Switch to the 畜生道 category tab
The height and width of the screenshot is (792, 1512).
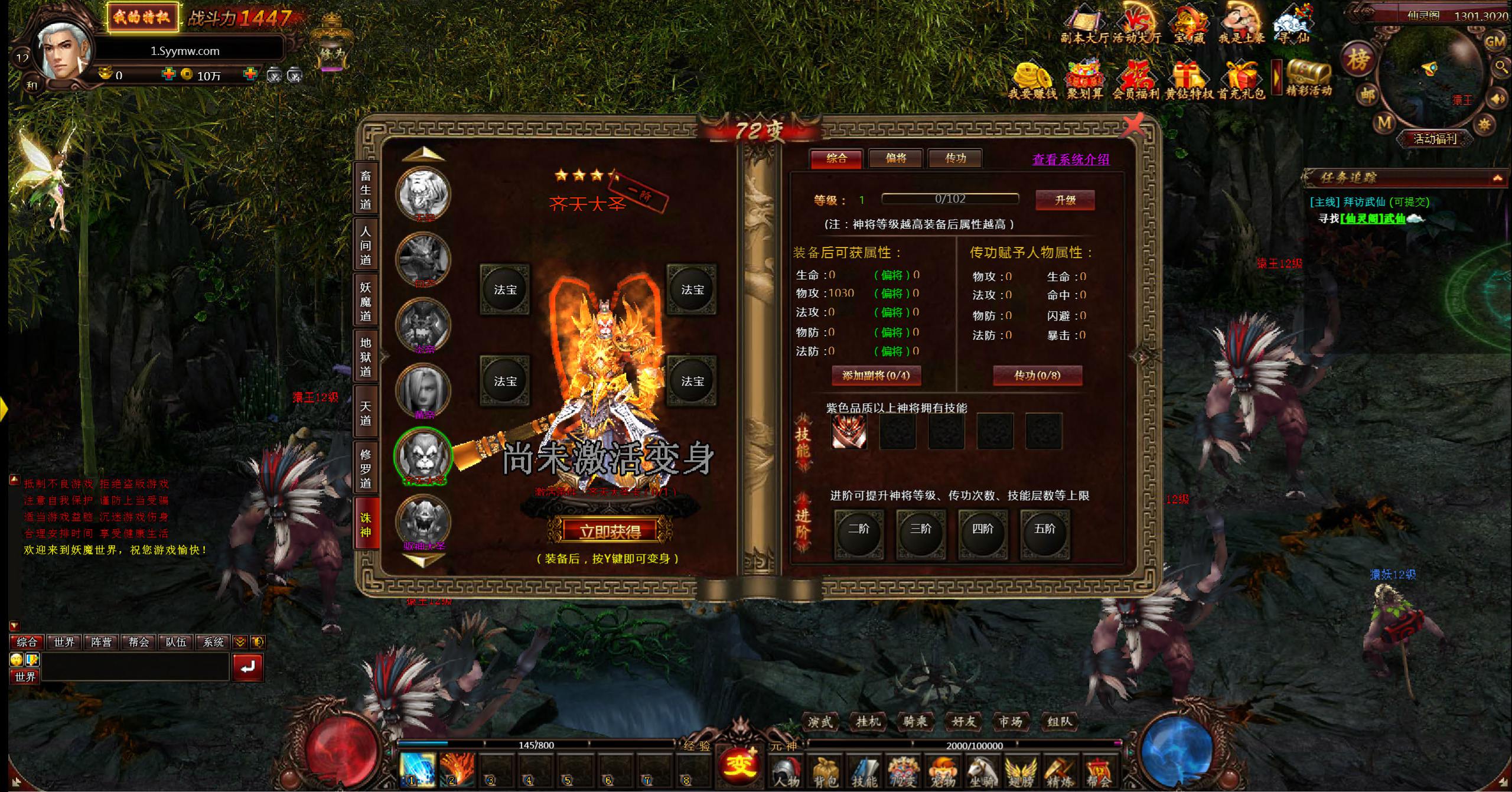(366, 190)
